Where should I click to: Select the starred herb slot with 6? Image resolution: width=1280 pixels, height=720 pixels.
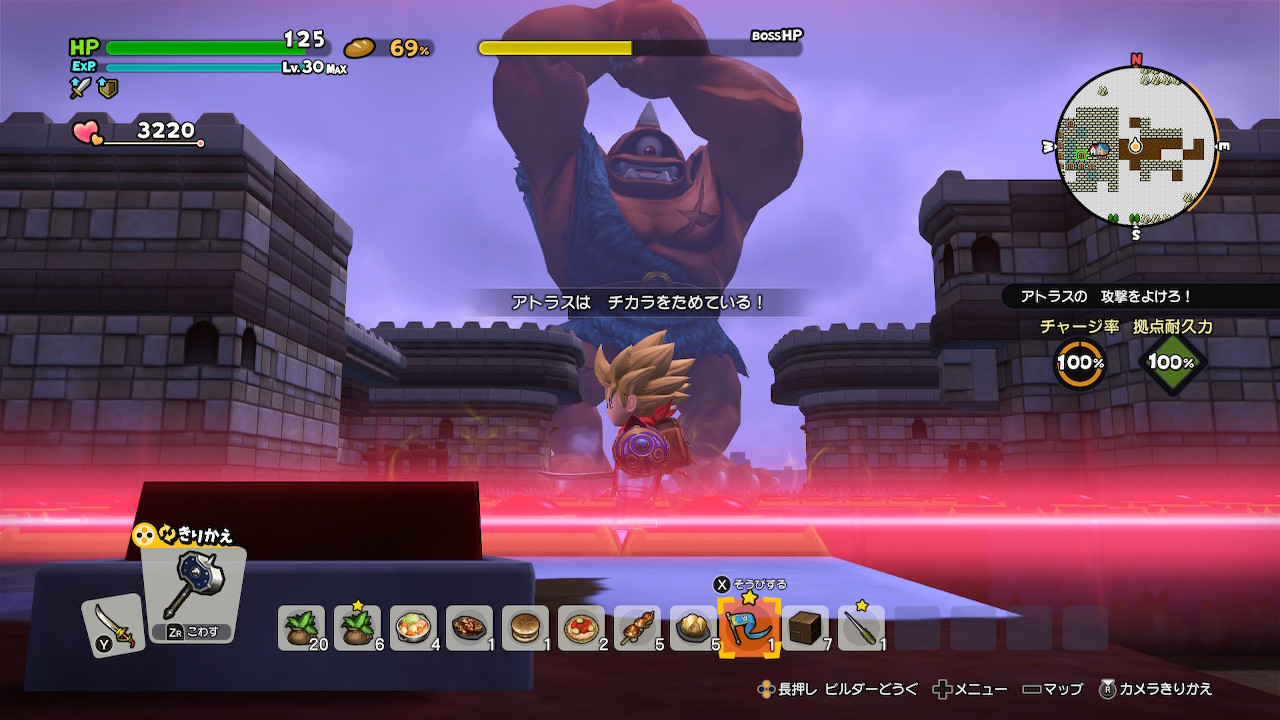[x=357, y=628]
